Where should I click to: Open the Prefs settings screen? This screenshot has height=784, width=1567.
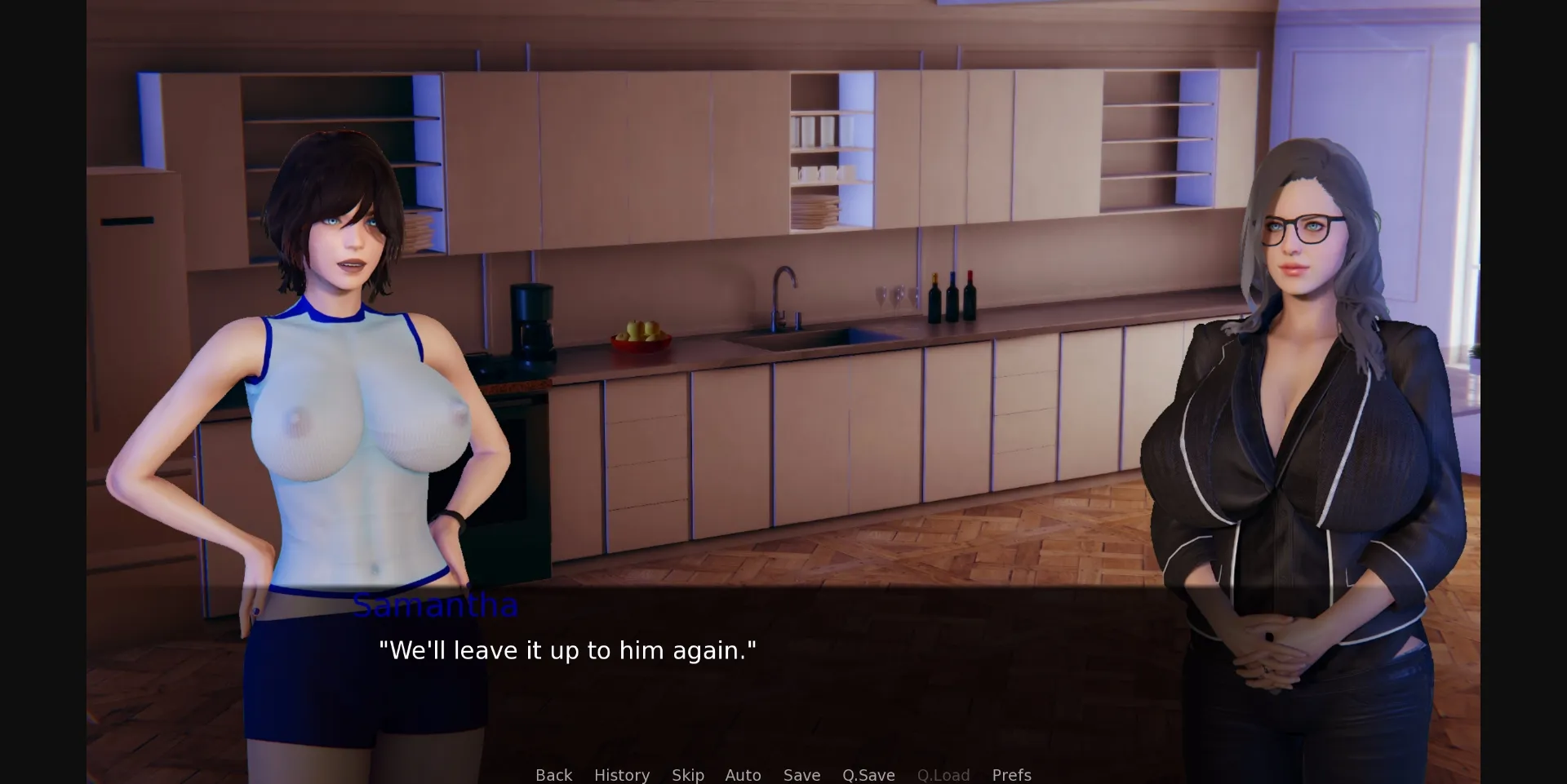1011,775
